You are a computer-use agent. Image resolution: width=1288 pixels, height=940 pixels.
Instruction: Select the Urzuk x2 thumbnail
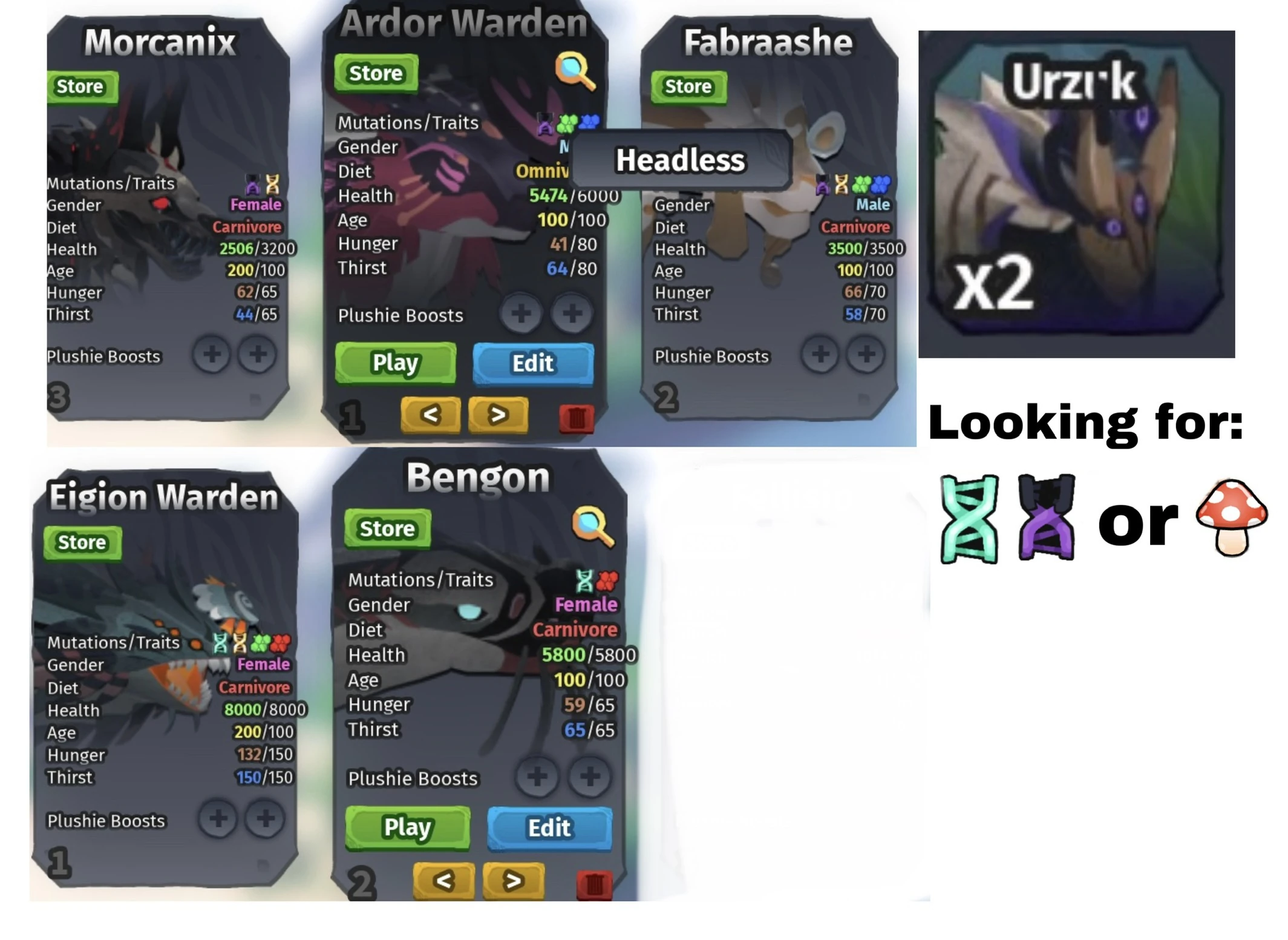point(1076,194)
